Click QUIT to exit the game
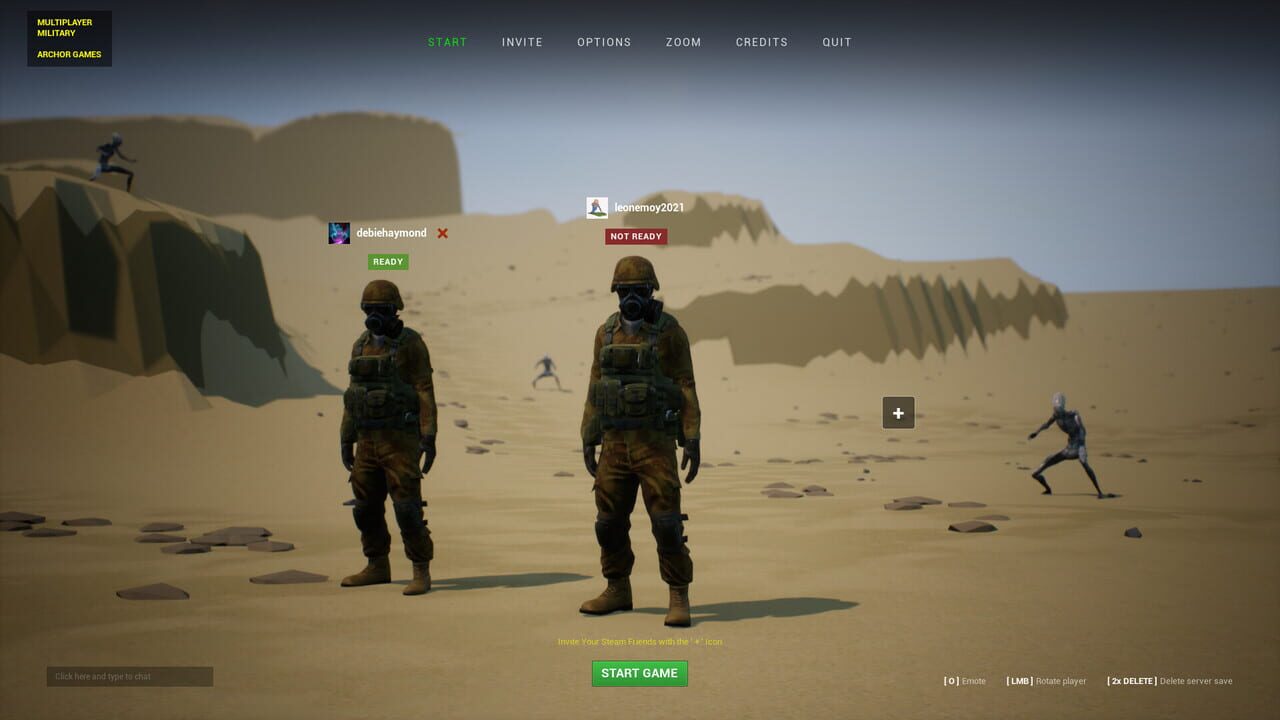Viewport: 1280px width, 720px height. (836, 42)
